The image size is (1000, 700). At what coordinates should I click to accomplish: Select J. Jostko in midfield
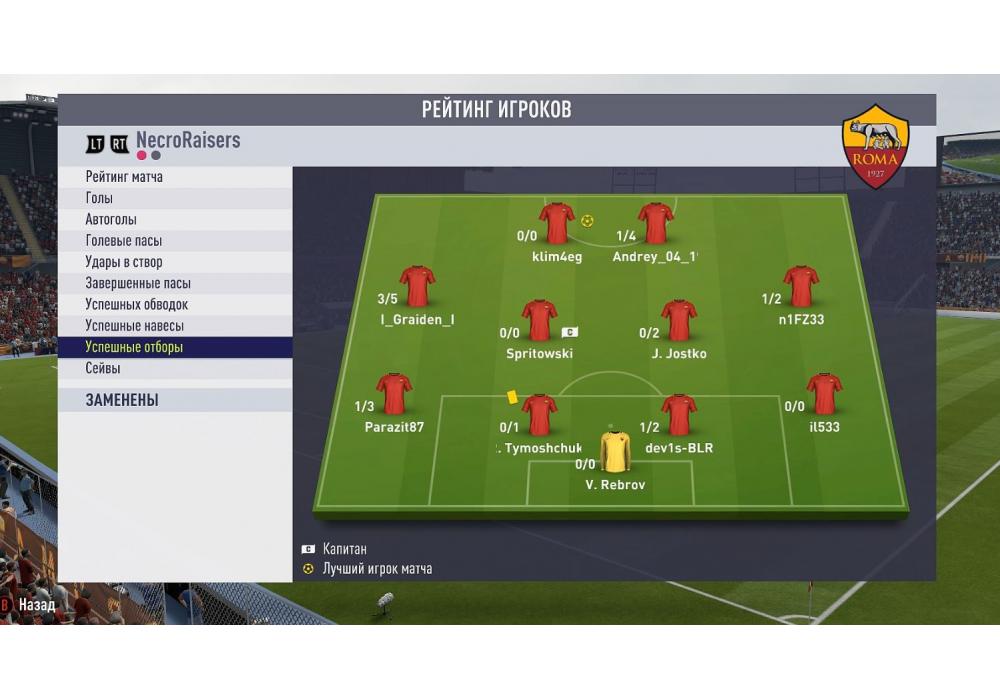pyautogui.click(x=679, y=320)
